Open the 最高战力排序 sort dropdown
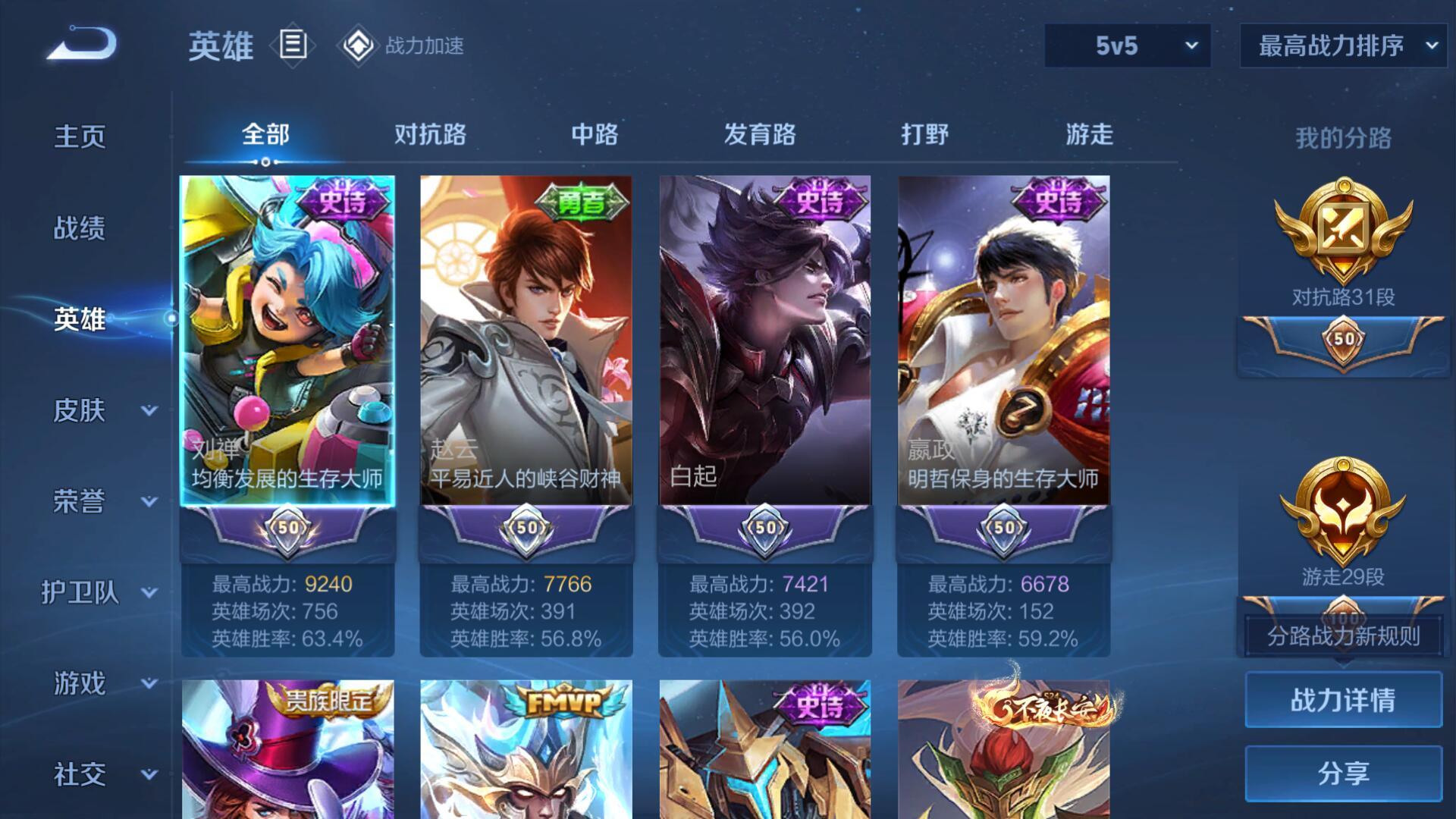The image size is (1456, 819). (x=1343, y=45)
